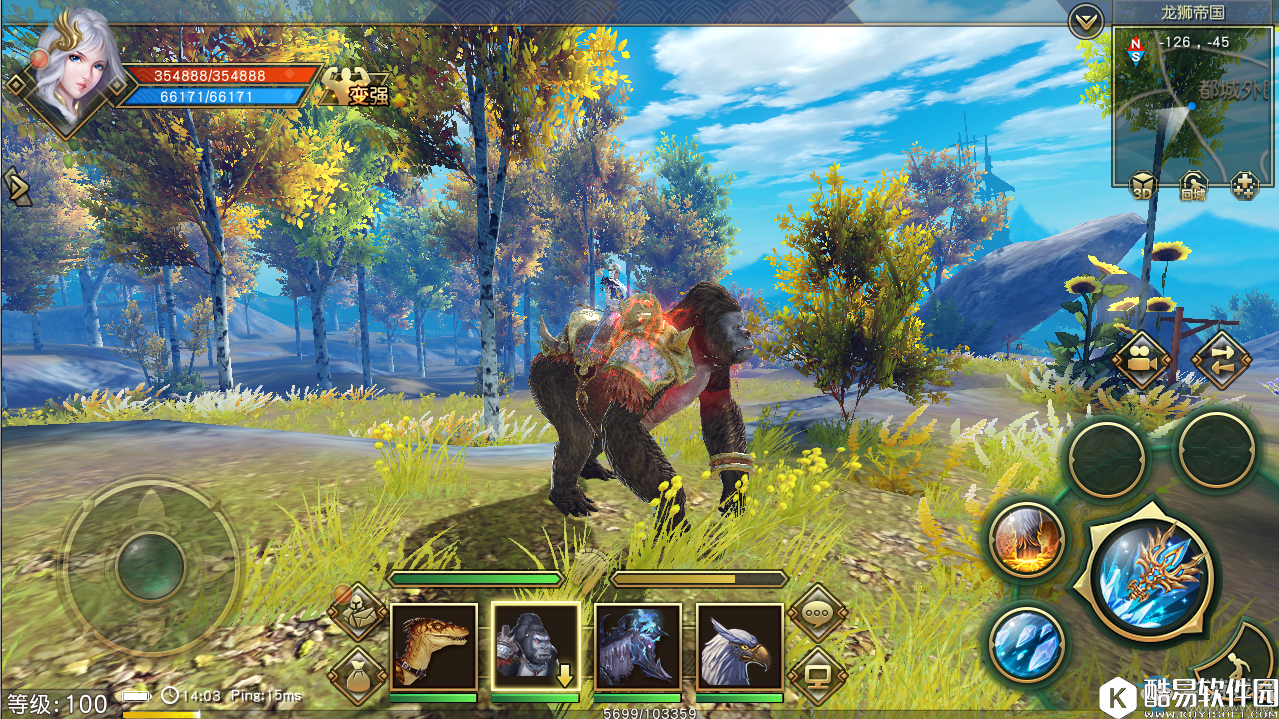Activate the swap arrows button

[x=1221, y=360]
